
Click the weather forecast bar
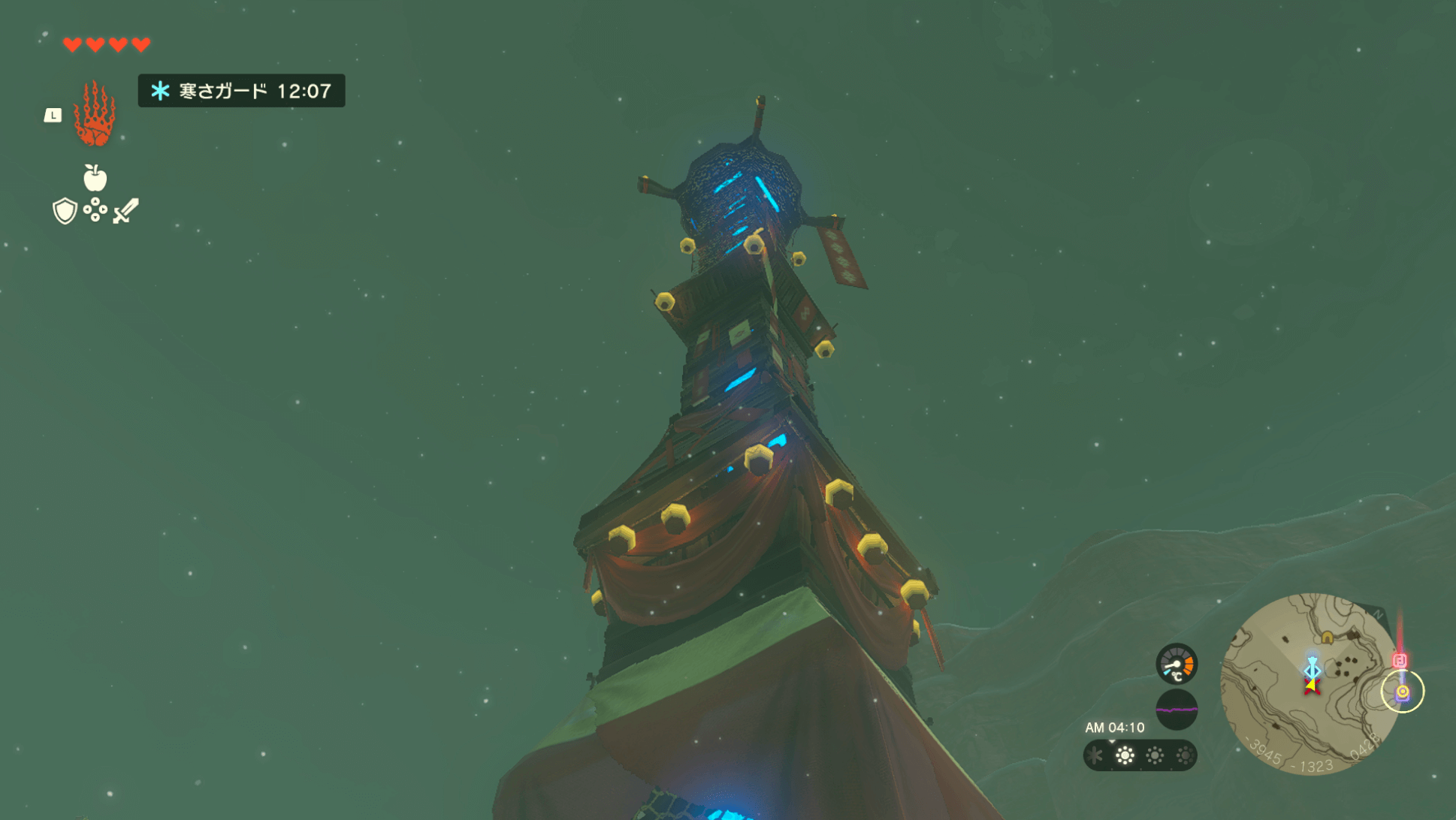tap(1140, 755)
